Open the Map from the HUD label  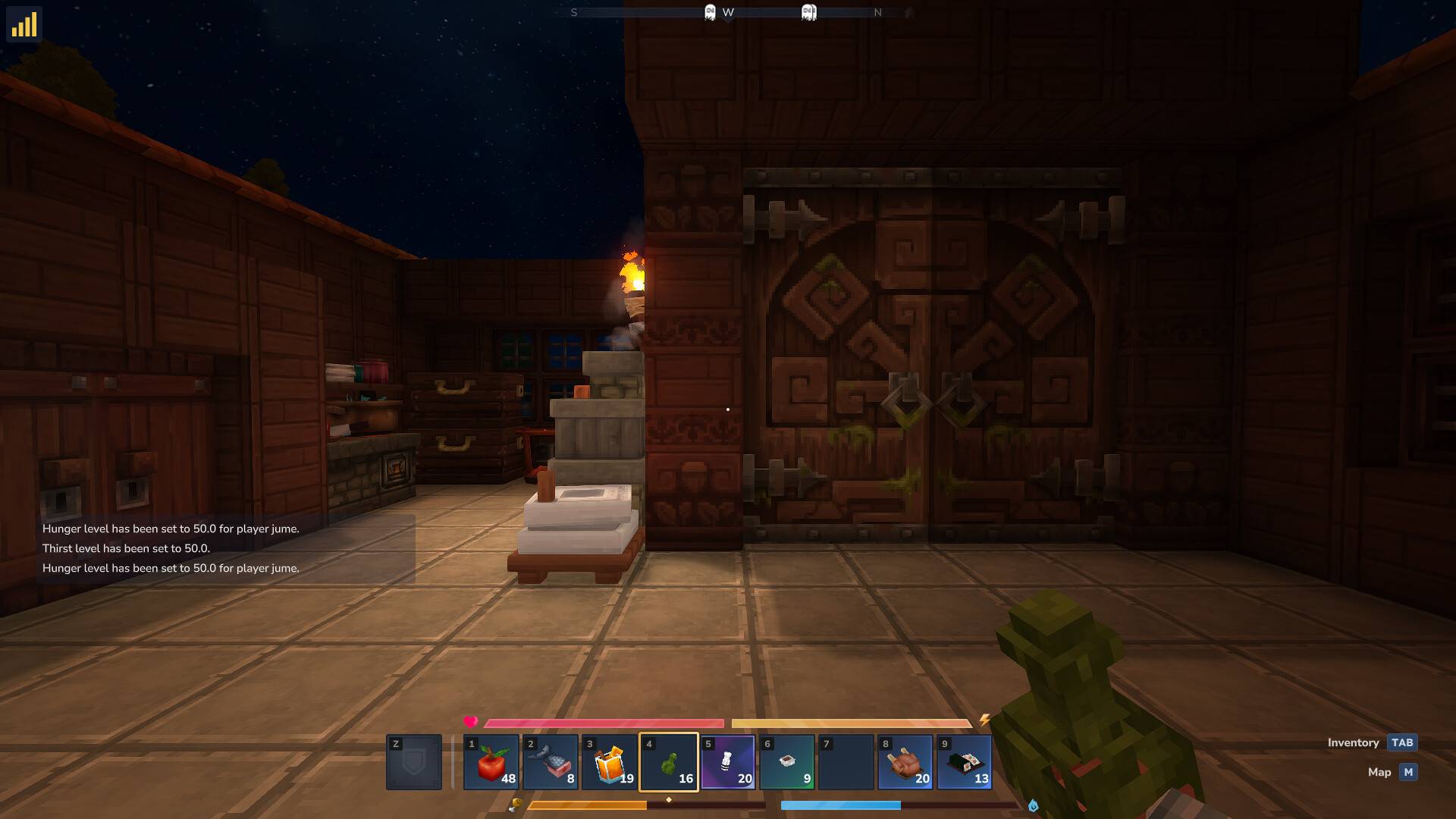coord(1407,773)
